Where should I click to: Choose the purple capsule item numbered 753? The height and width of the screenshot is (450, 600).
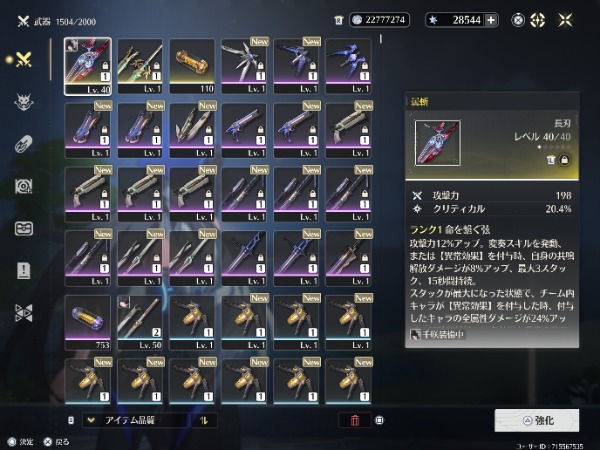[88, 321]
